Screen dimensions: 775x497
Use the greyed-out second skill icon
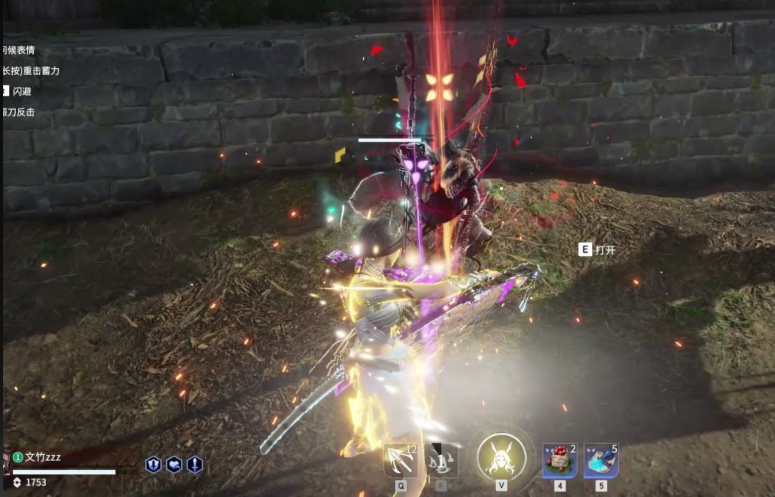(x=441, y=459)
